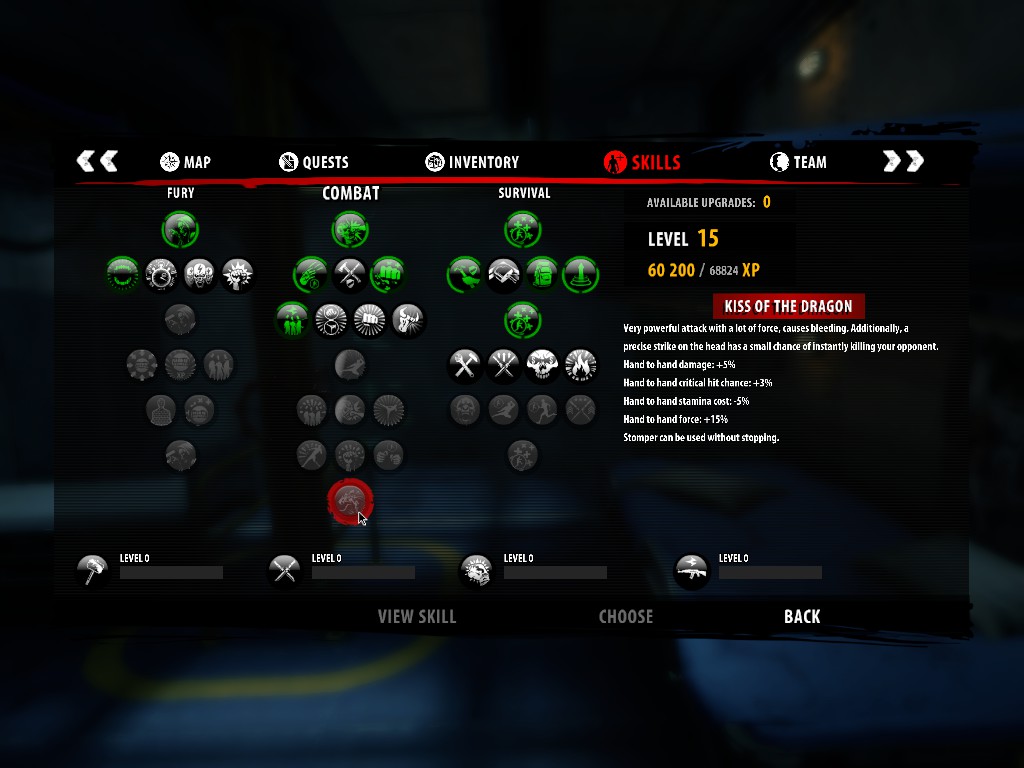
Task: Go to the Inventory tab
Action: click(472, 162)
